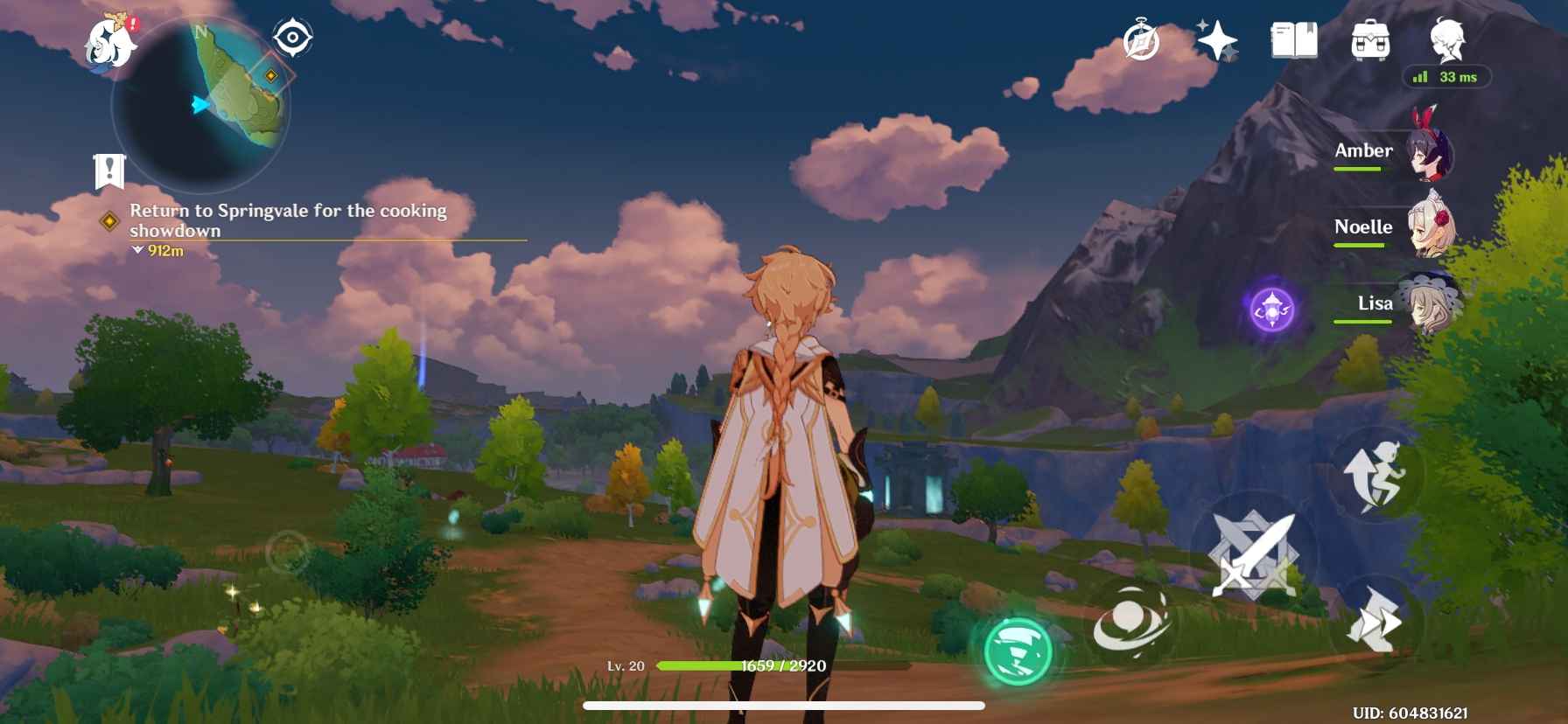Open the Inventory backpack icon

point(1370,39)
